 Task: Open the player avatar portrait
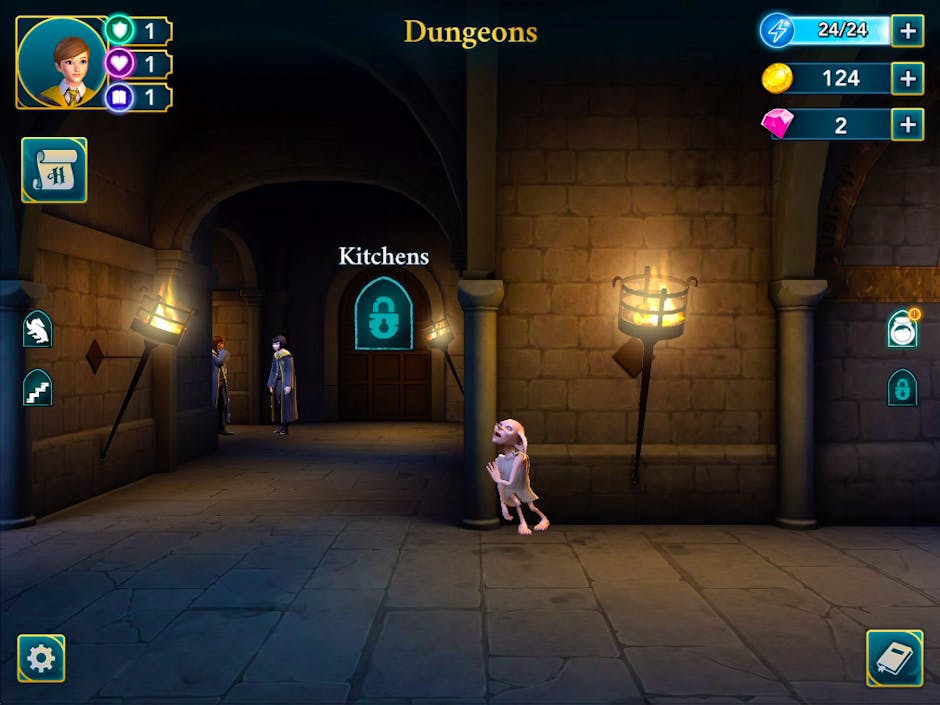click(x=61, y=62)
